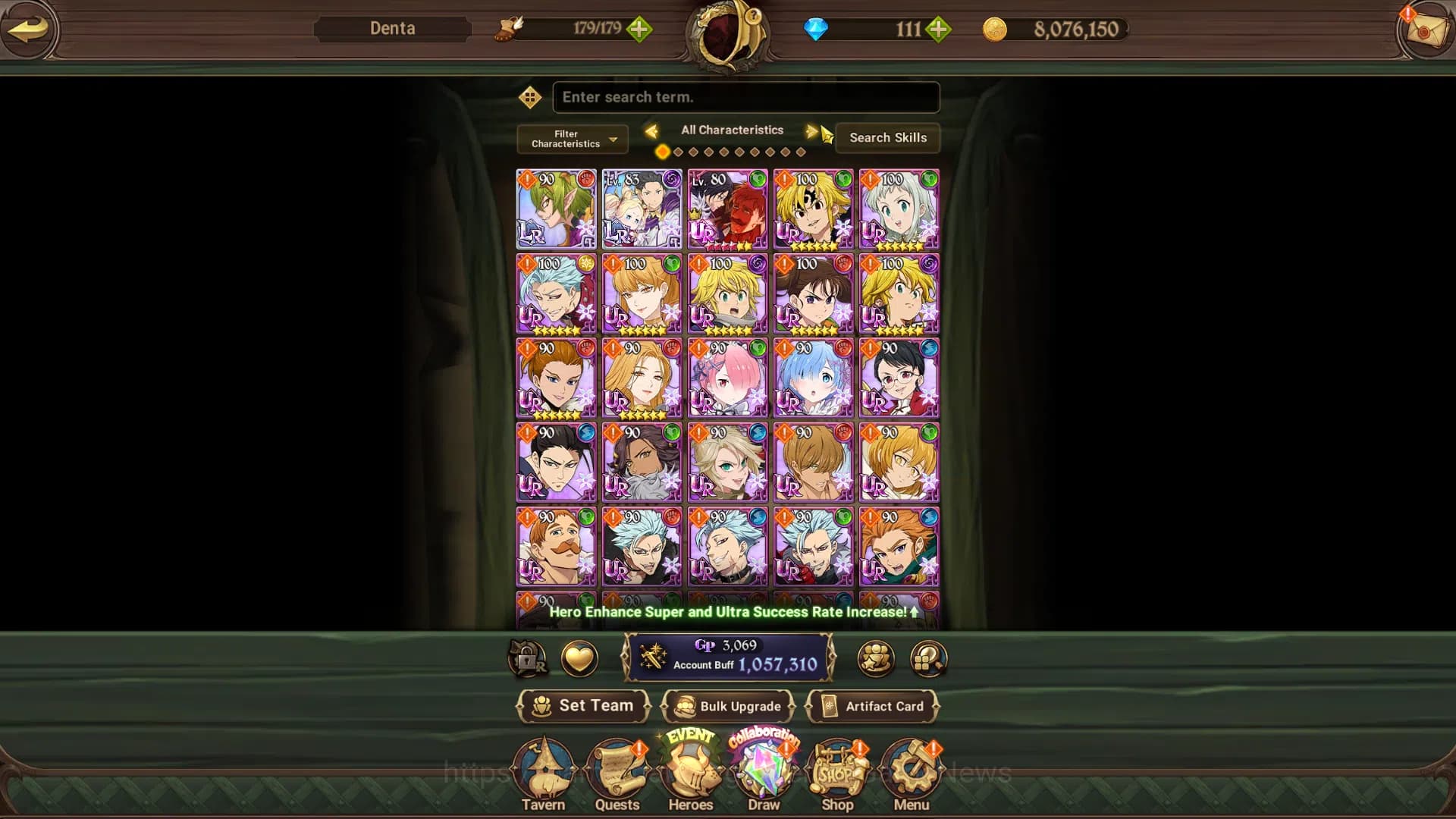Click the magnifying glass hero search icon

point(927,659)
